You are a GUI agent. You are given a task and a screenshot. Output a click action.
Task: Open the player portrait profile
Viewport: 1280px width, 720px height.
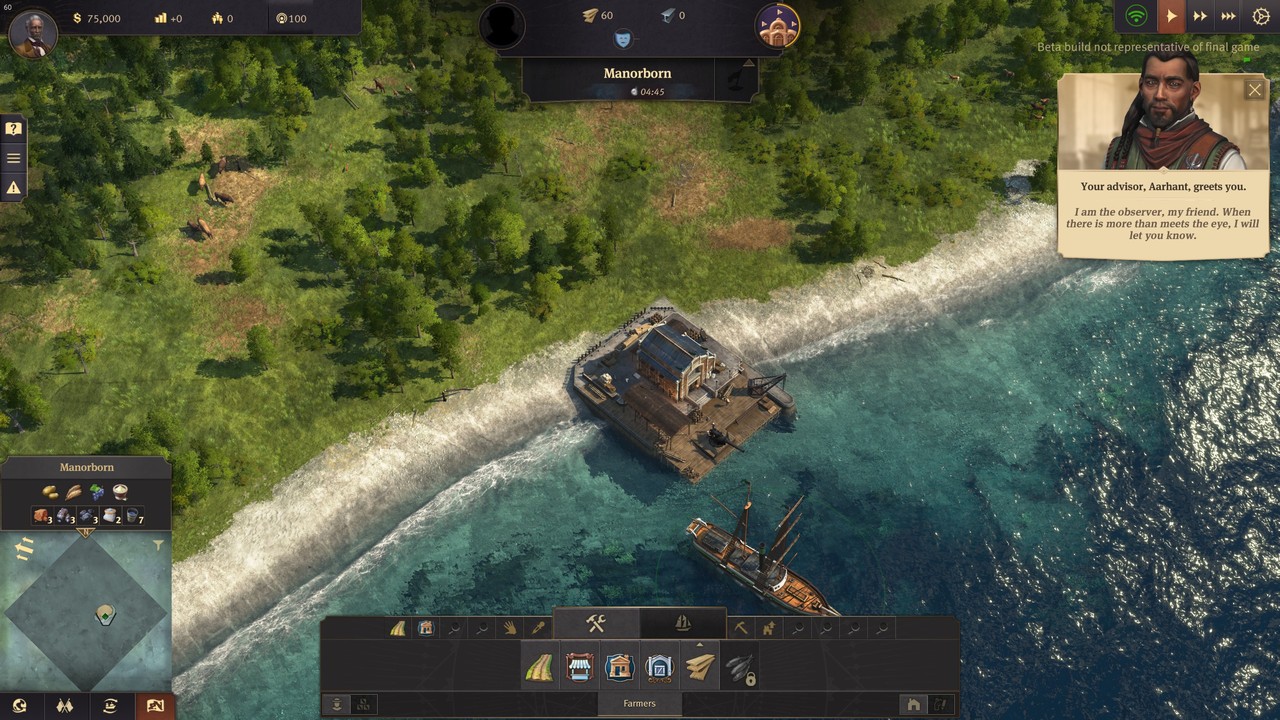click(x=32, y=32)
